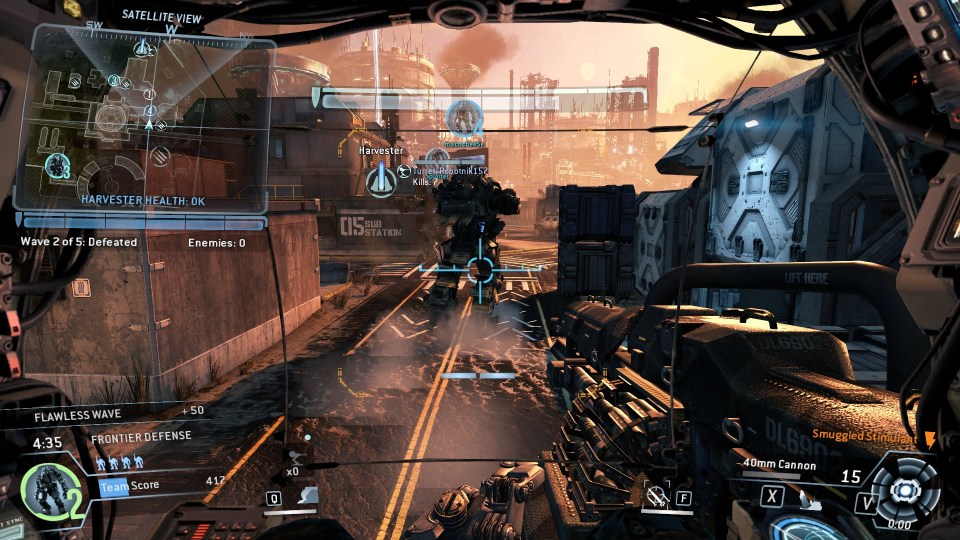Click the titan marker numbered 3 on minimap
This screenshot has width=960, height=540.
pos(57,166)
